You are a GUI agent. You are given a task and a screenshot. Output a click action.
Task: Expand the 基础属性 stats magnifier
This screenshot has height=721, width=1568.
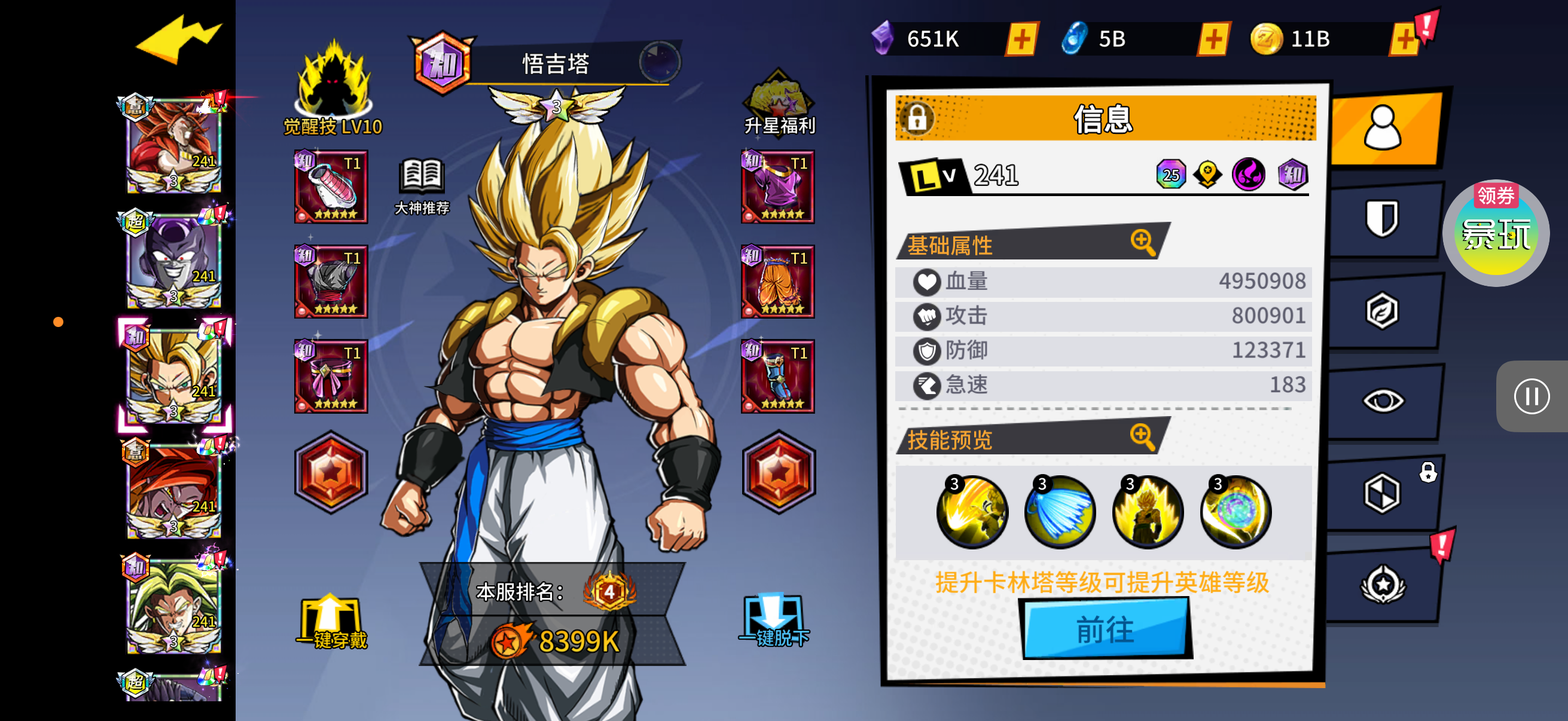coord(1143,242)
